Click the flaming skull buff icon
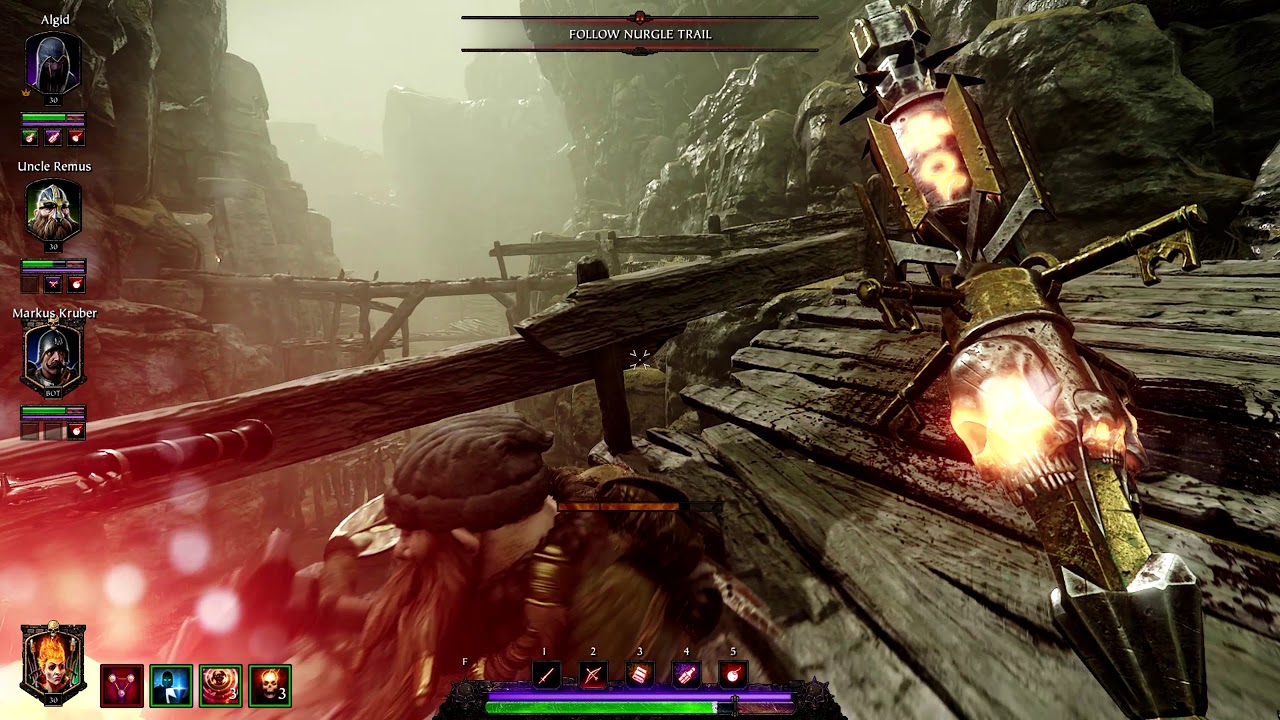Screen dimensions: 1280x720 coord(270,686)
